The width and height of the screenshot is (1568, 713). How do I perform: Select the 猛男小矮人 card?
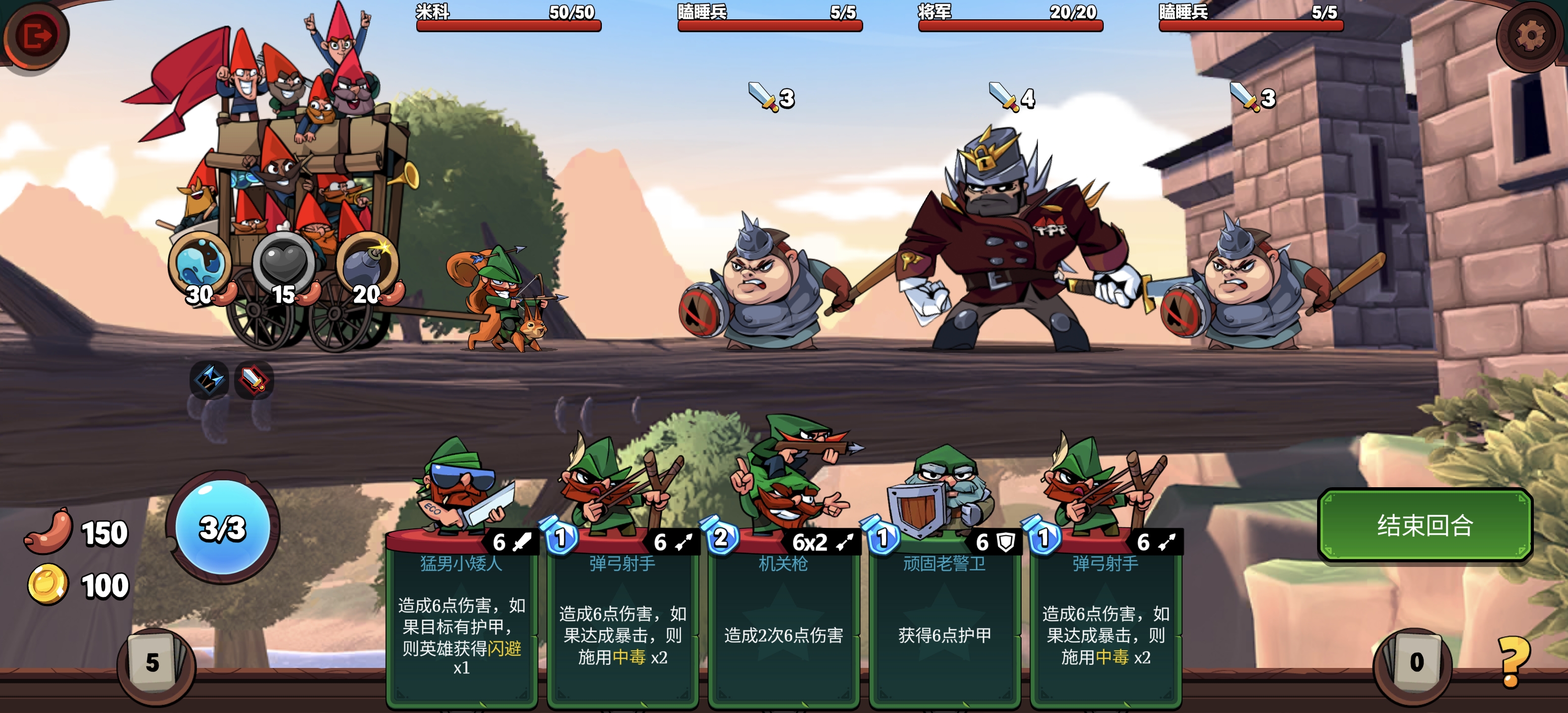tap(461, 615)
